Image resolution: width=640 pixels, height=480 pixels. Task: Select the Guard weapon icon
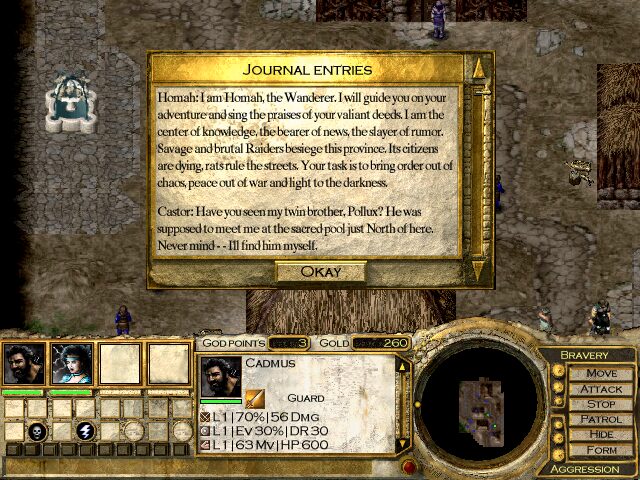[x=255, y=398]
